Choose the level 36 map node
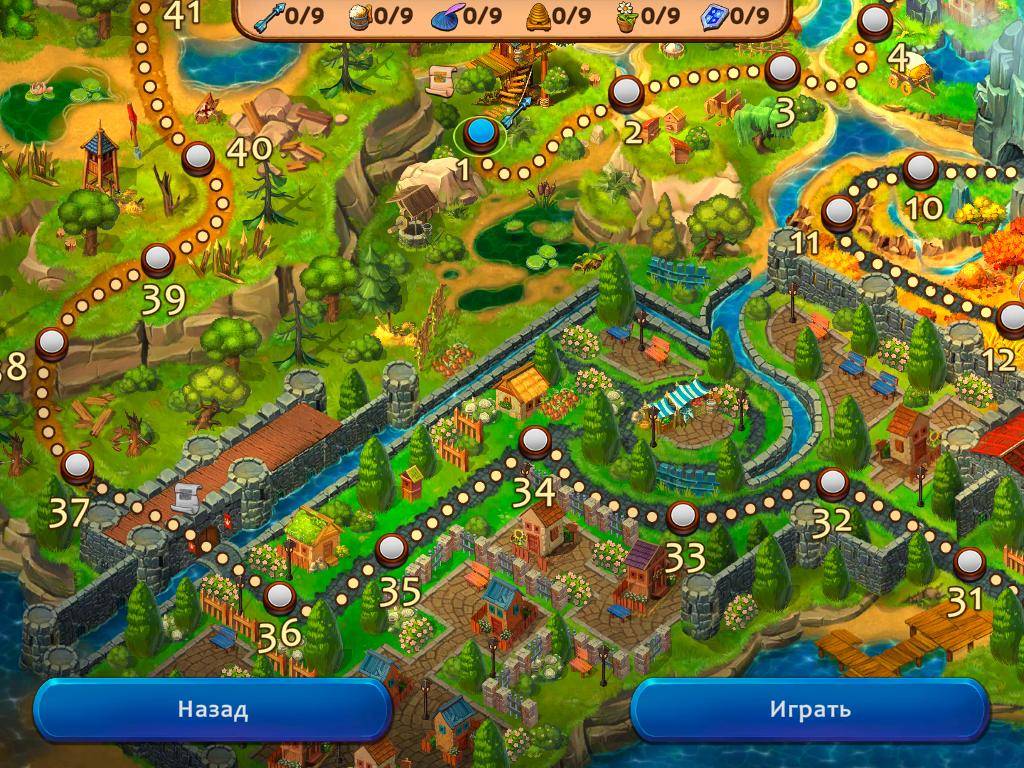The width and height of the screenshot is (1024, 768). [x=280, y=597]
